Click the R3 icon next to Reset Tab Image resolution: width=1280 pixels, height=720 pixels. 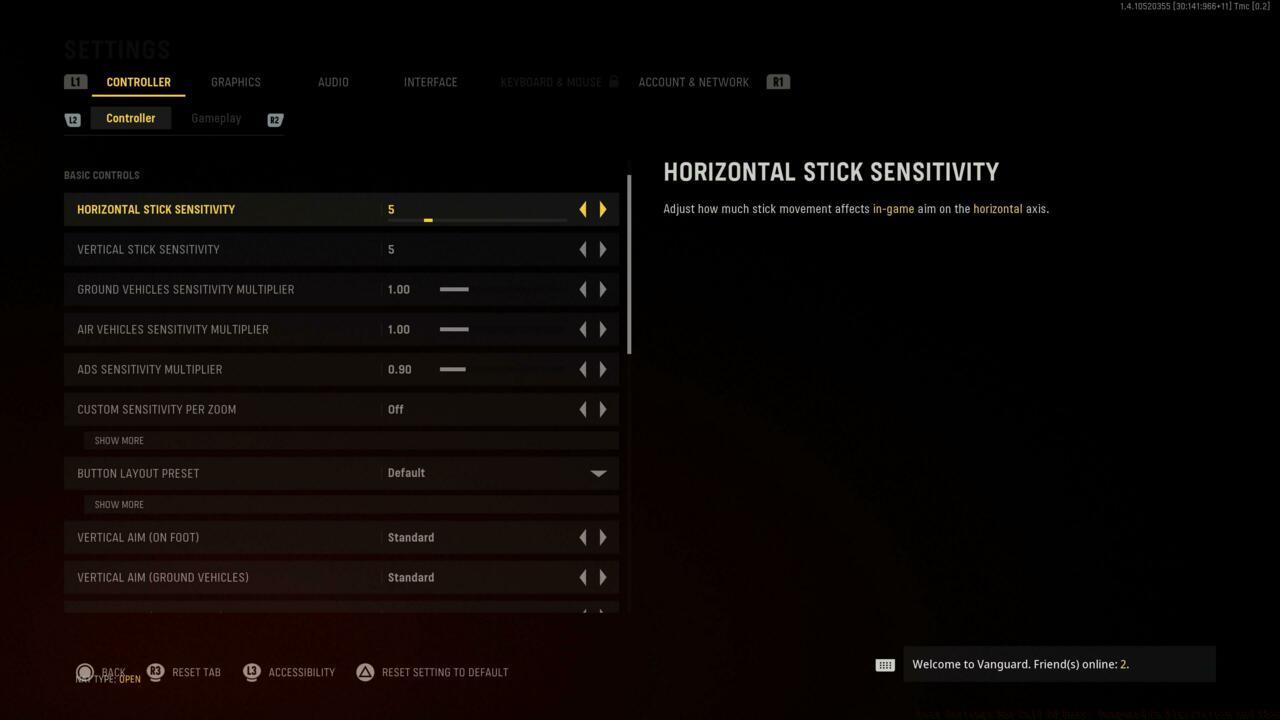tap(155, 672)
